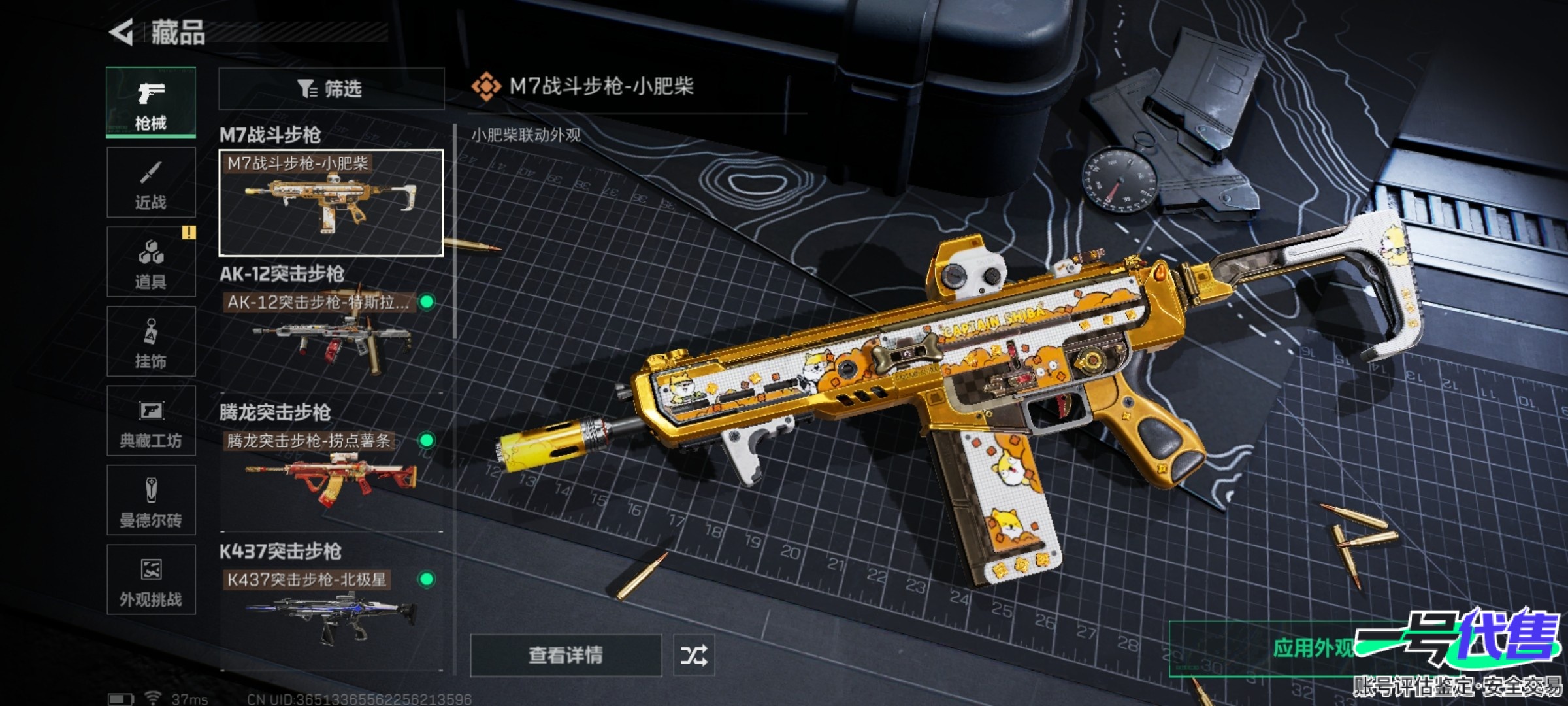Open the 筛选 filter options

pyautogui.click(x=331, y=89)
